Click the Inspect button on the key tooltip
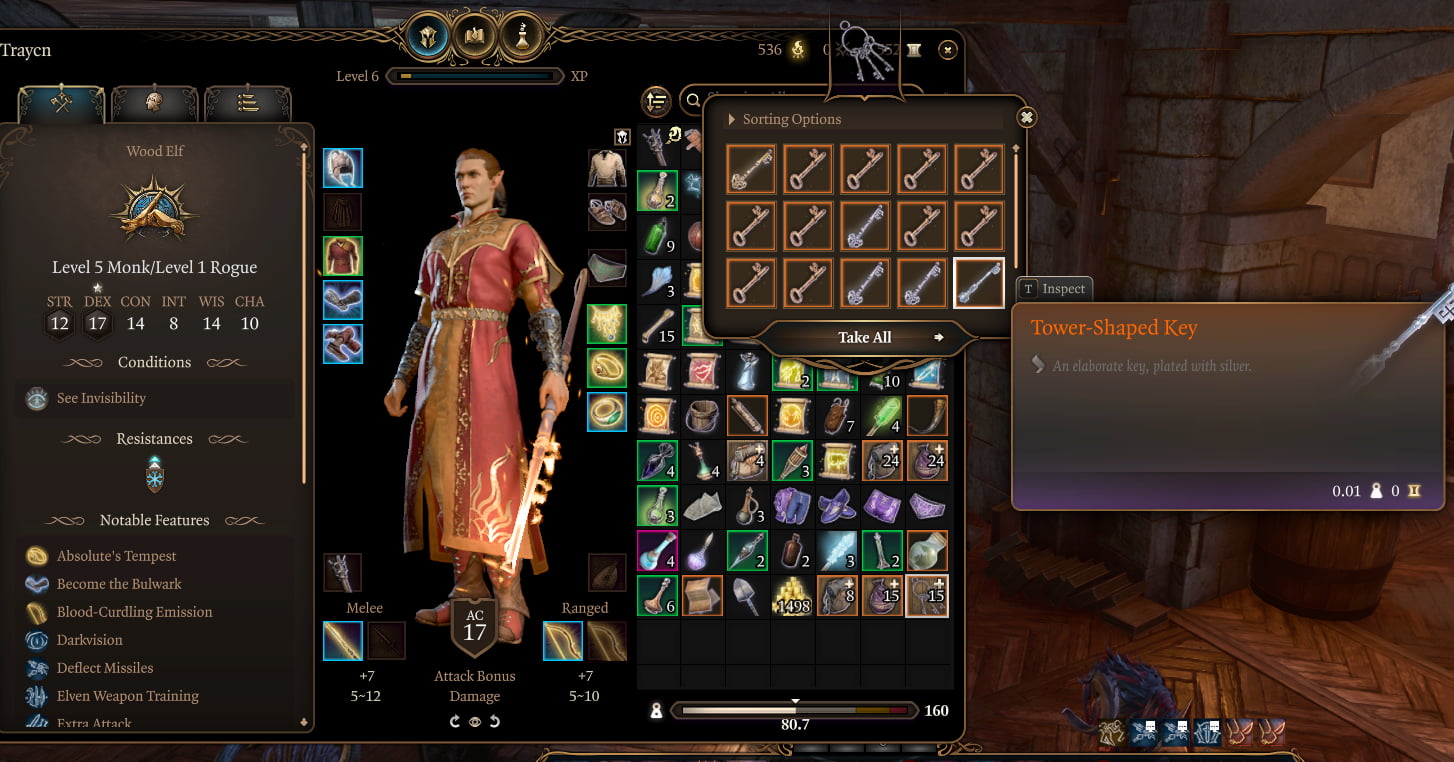 1054,289
